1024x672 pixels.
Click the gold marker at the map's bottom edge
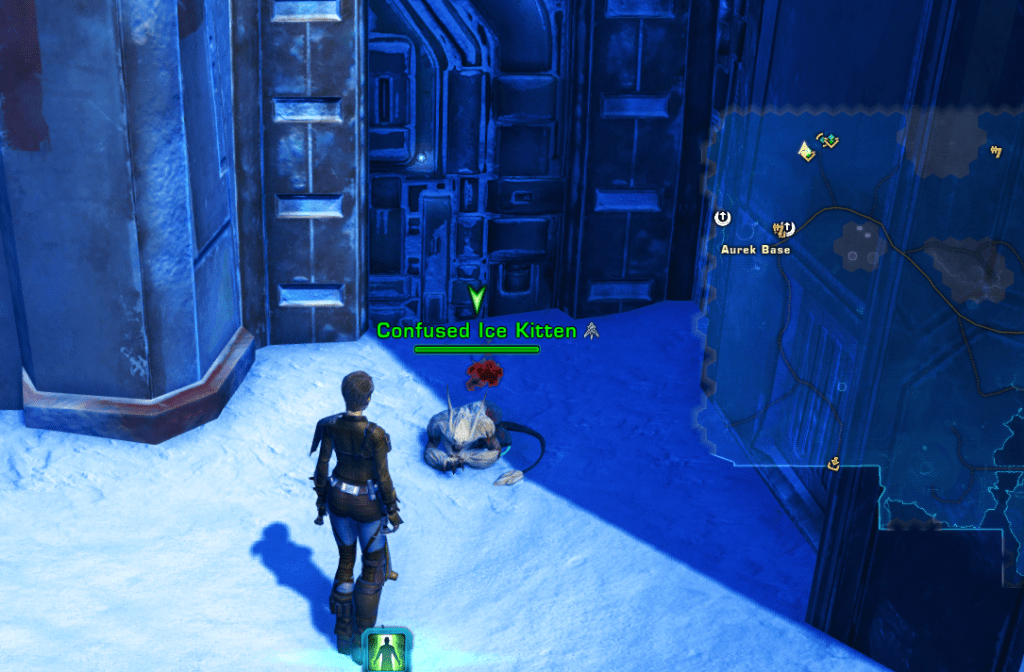[833, 463]
